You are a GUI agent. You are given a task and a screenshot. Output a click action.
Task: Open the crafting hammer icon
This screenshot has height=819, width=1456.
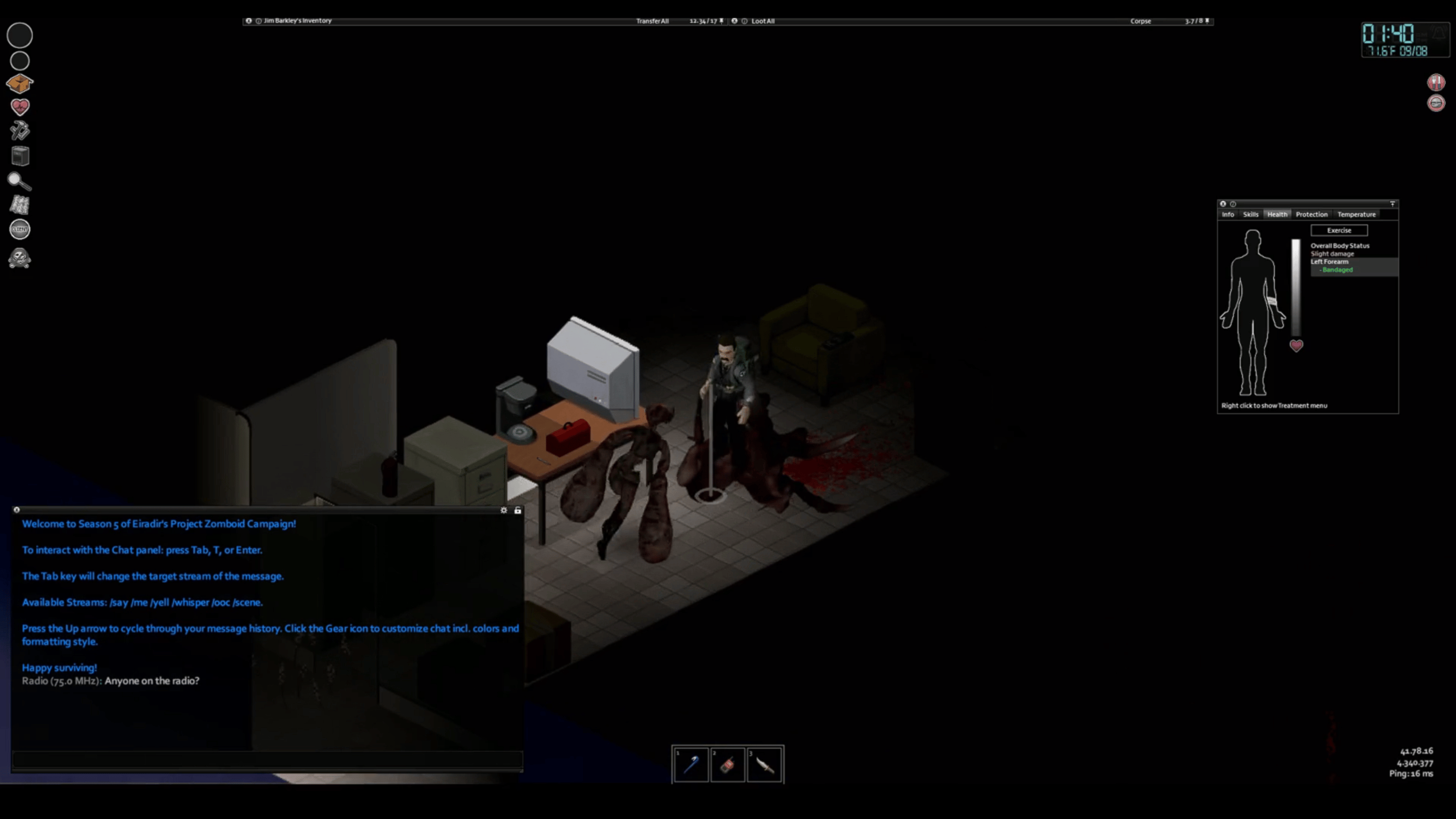point(20,130)
